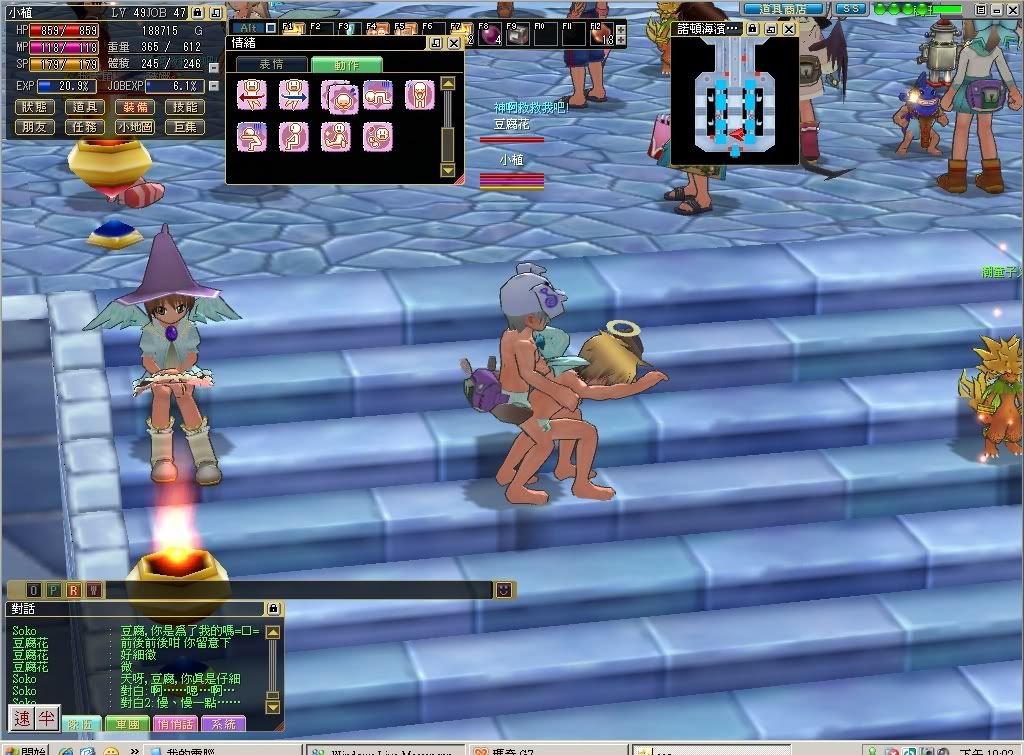Toggle the 小地圖 minimap button
This screenshot has width=1024, height=755.
[x=135, y=127]
